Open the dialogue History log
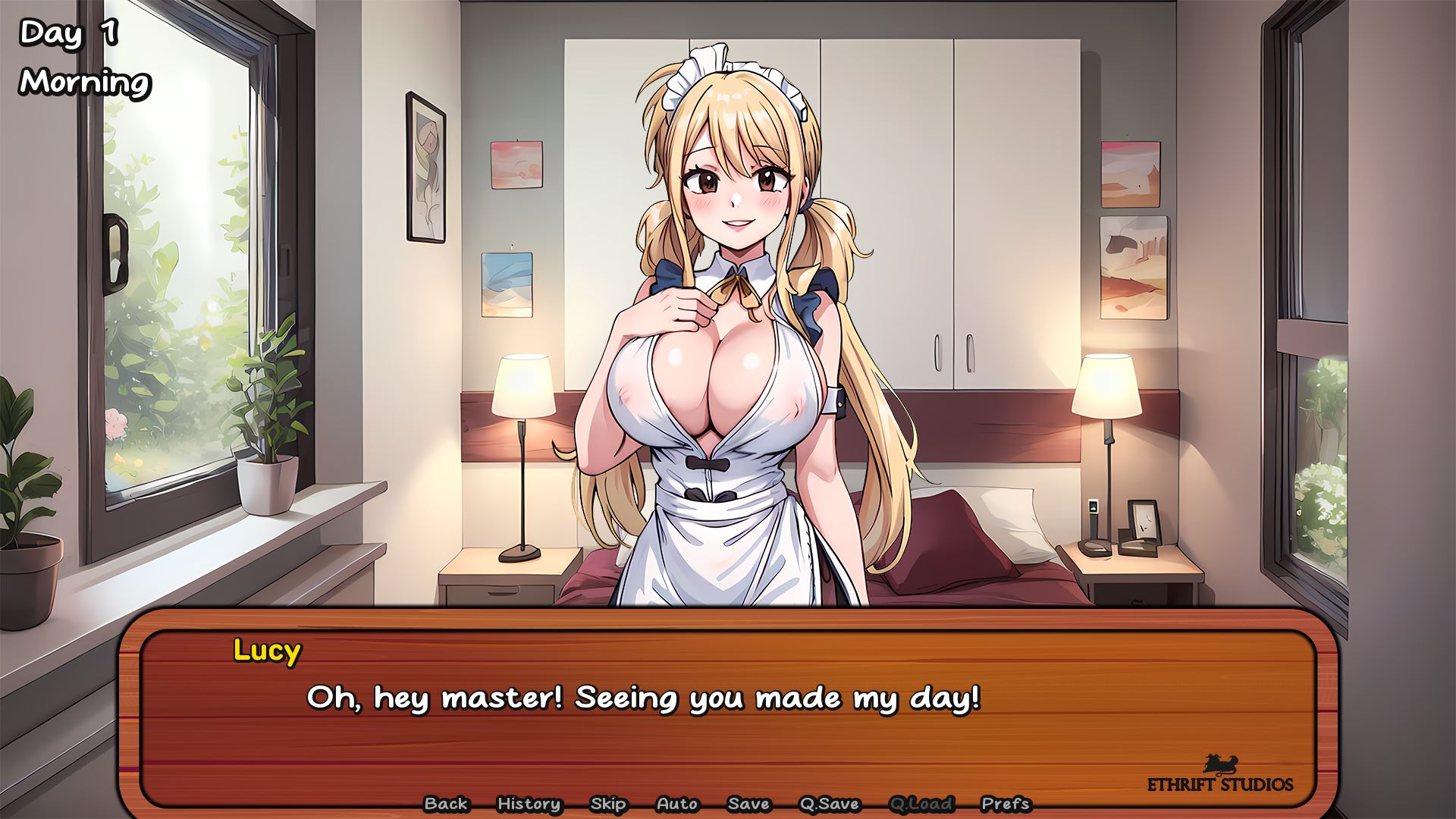The image size is (1456, 819). pos(529,804)
